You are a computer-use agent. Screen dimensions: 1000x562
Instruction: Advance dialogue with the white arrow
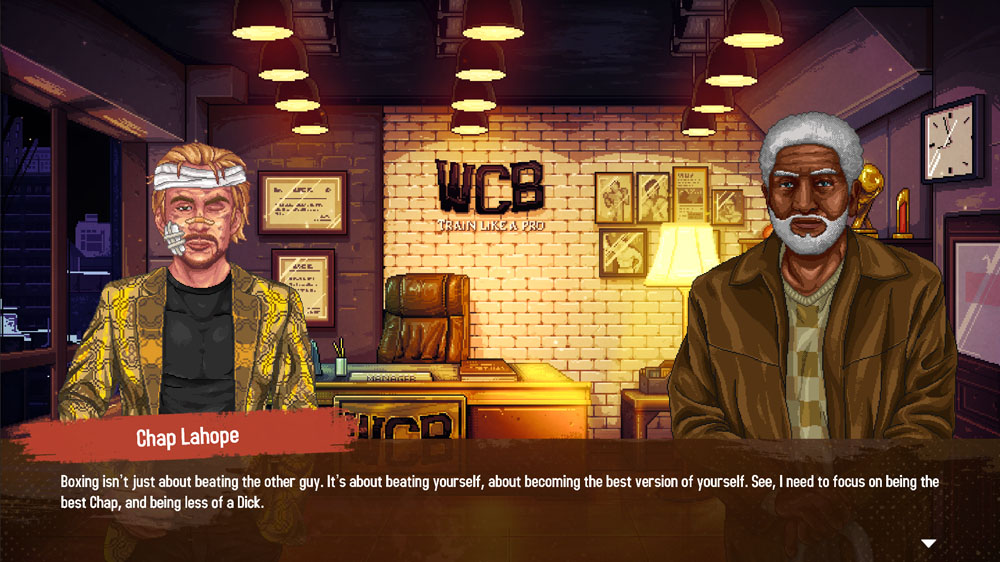[928, 543]
